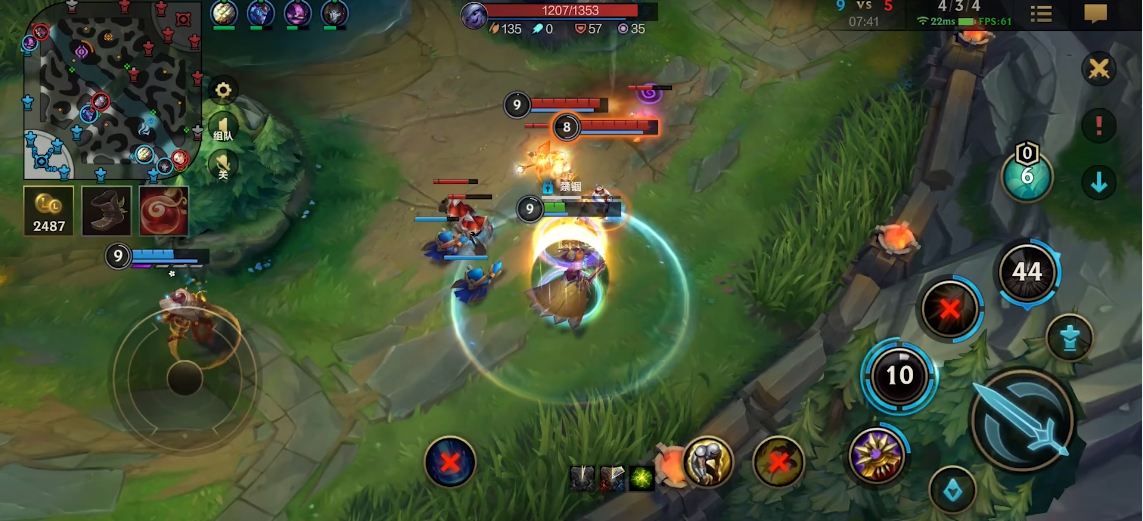Target minions with the small blue minion button
This screenshot has width=1143, height=521.
[x=952, y=489]
